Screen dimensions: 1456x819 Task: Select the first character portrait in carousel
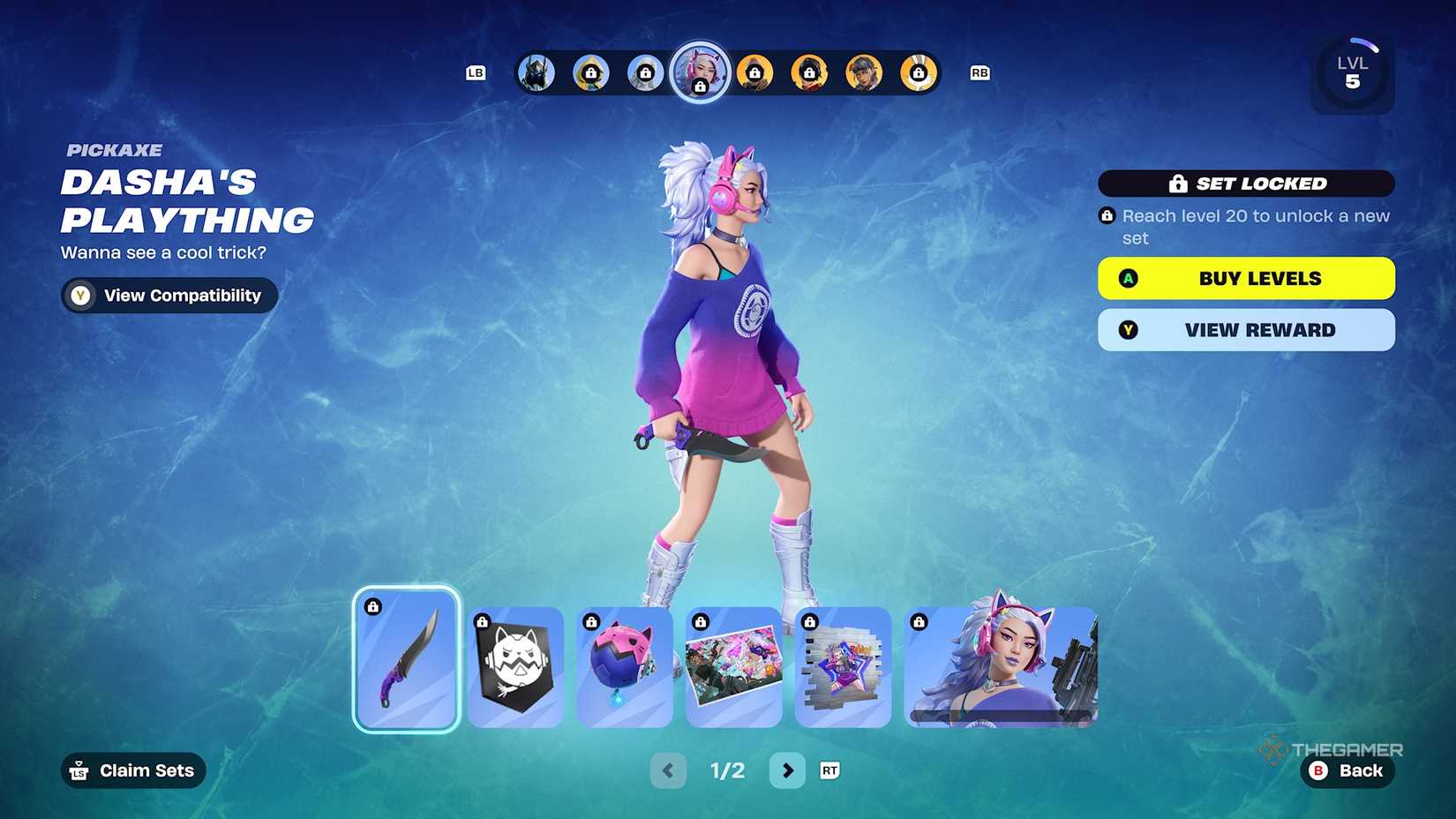[x=536, y=72]
